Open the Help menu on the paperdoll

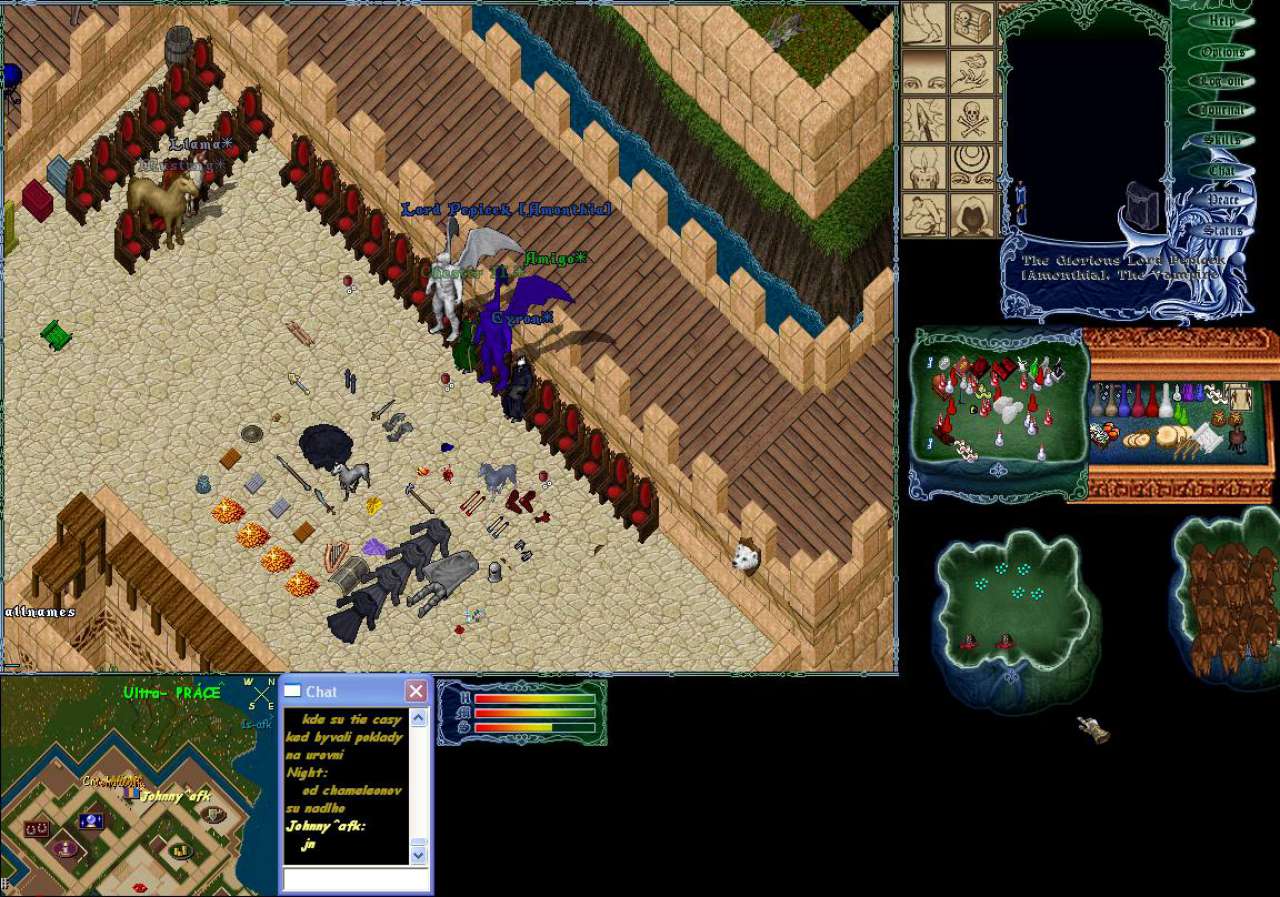[x=1221, y=21]
